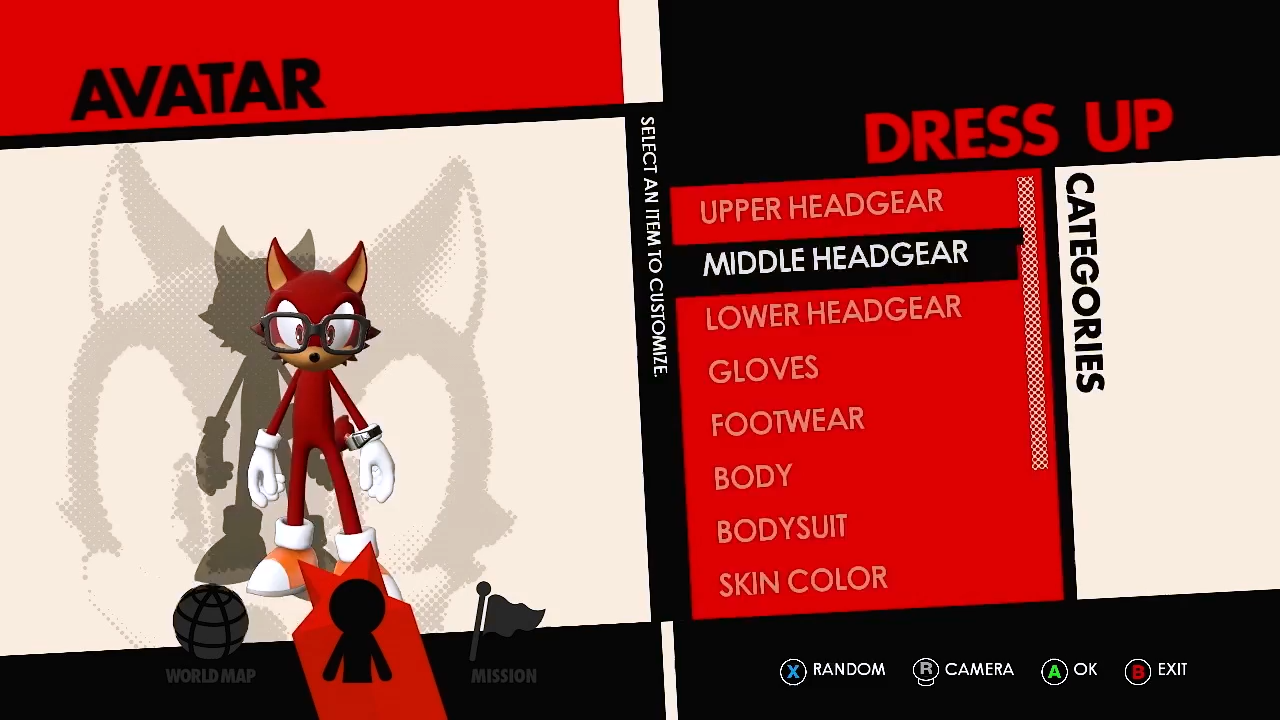Open the Mission flag icon
1280x720 pixels.
505,615
